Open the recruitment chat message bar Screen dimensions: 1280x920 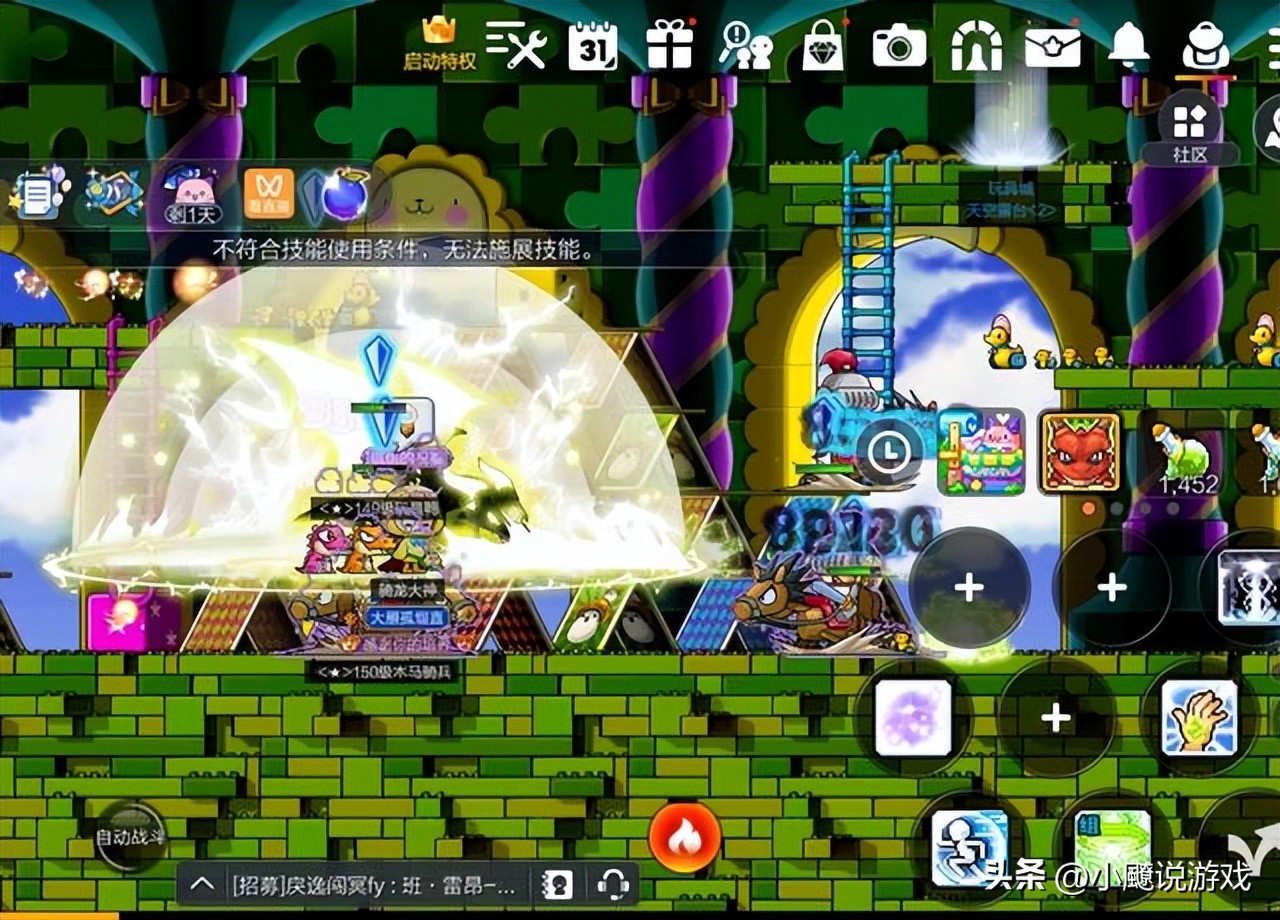click(373, 884)
